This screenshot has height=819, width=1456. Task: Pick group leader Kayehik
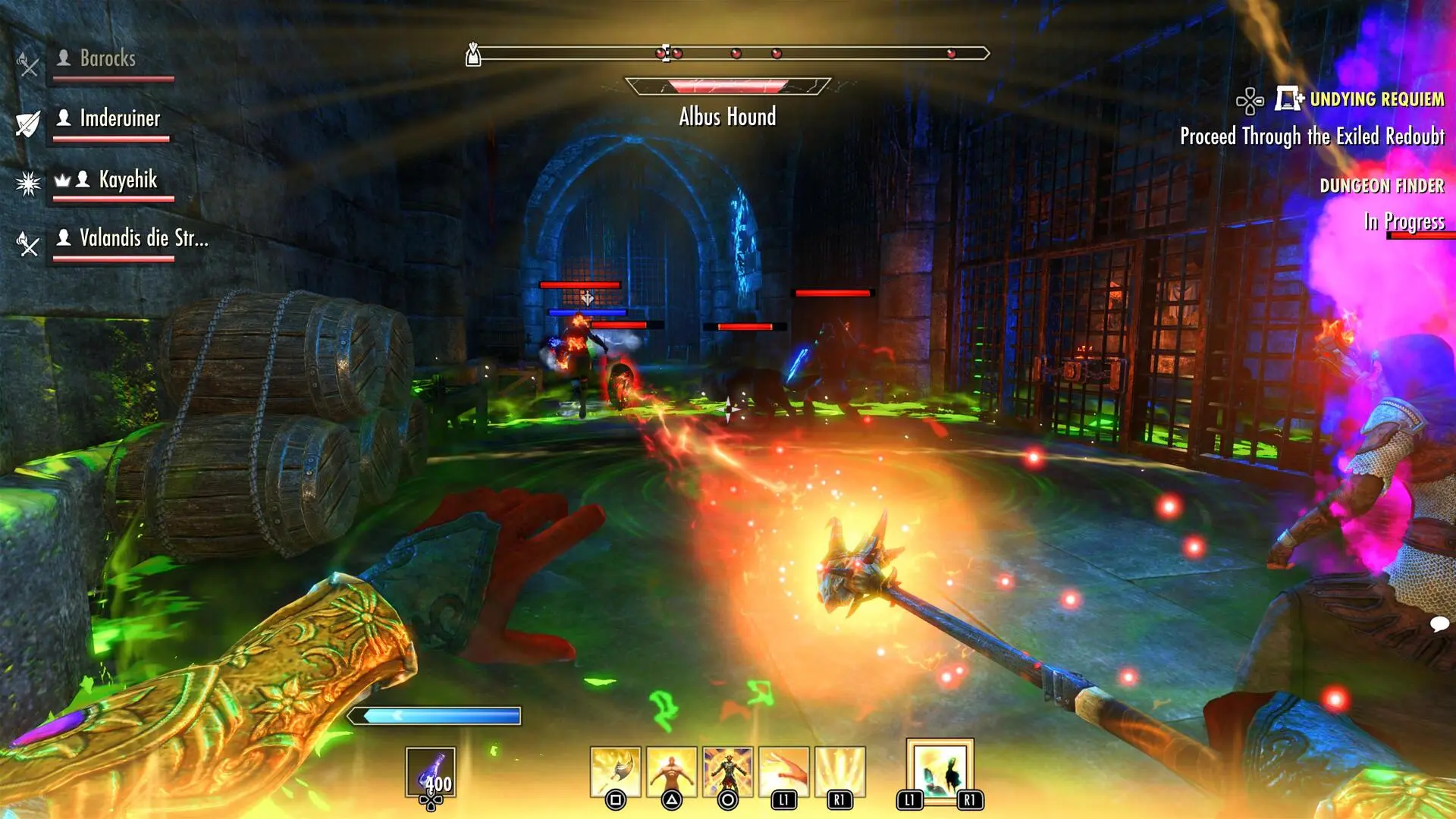point(127,180)
